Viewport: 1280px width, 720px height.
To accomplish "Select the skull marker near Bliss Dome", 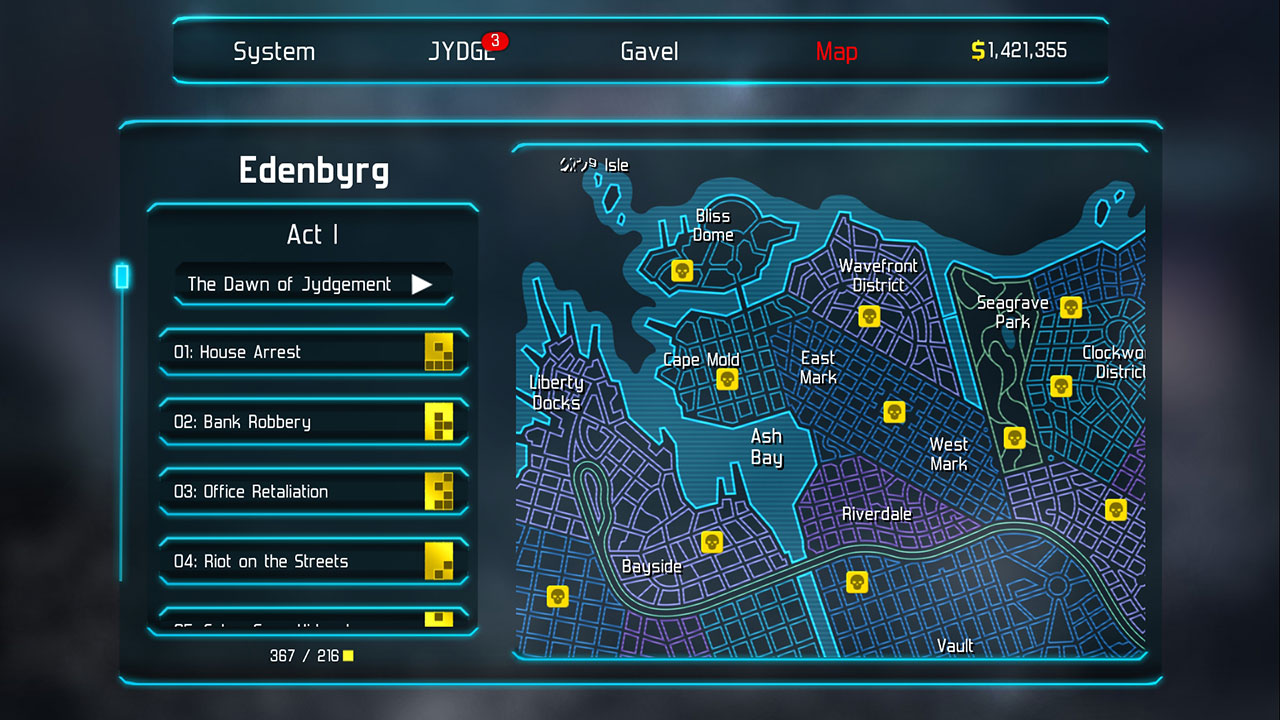I will click(x=682, y=270).
